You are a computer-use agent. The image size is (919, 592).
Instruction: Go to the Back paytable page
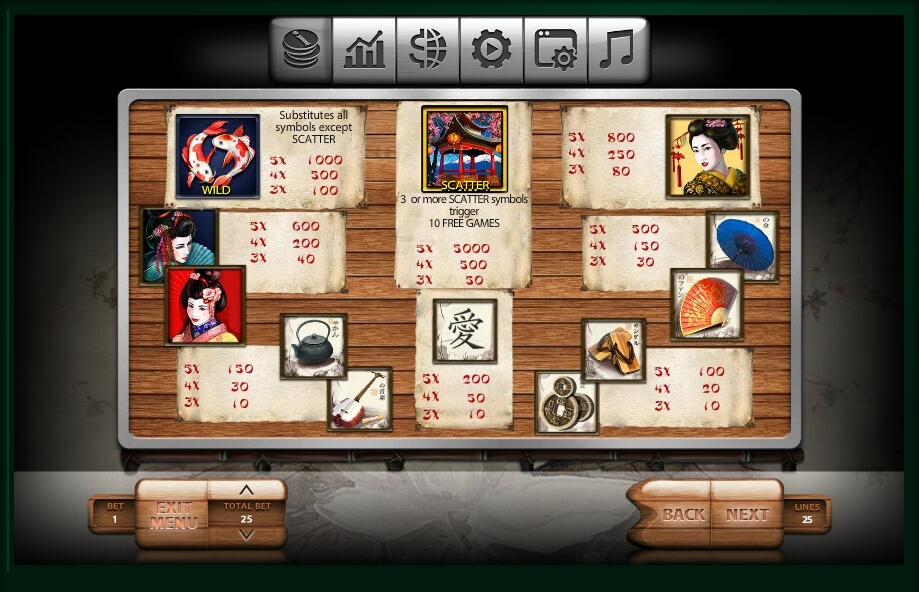point(683,515)
